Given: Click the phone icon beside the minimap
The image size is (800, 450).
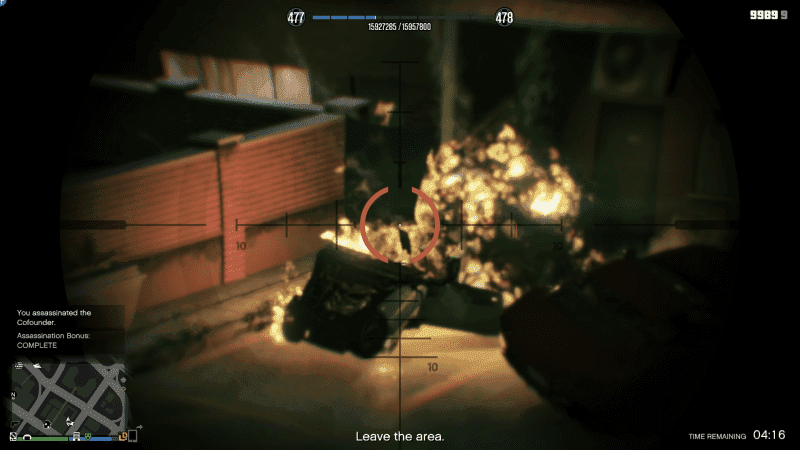Looking at the screenshot, I should pos(132,435).
